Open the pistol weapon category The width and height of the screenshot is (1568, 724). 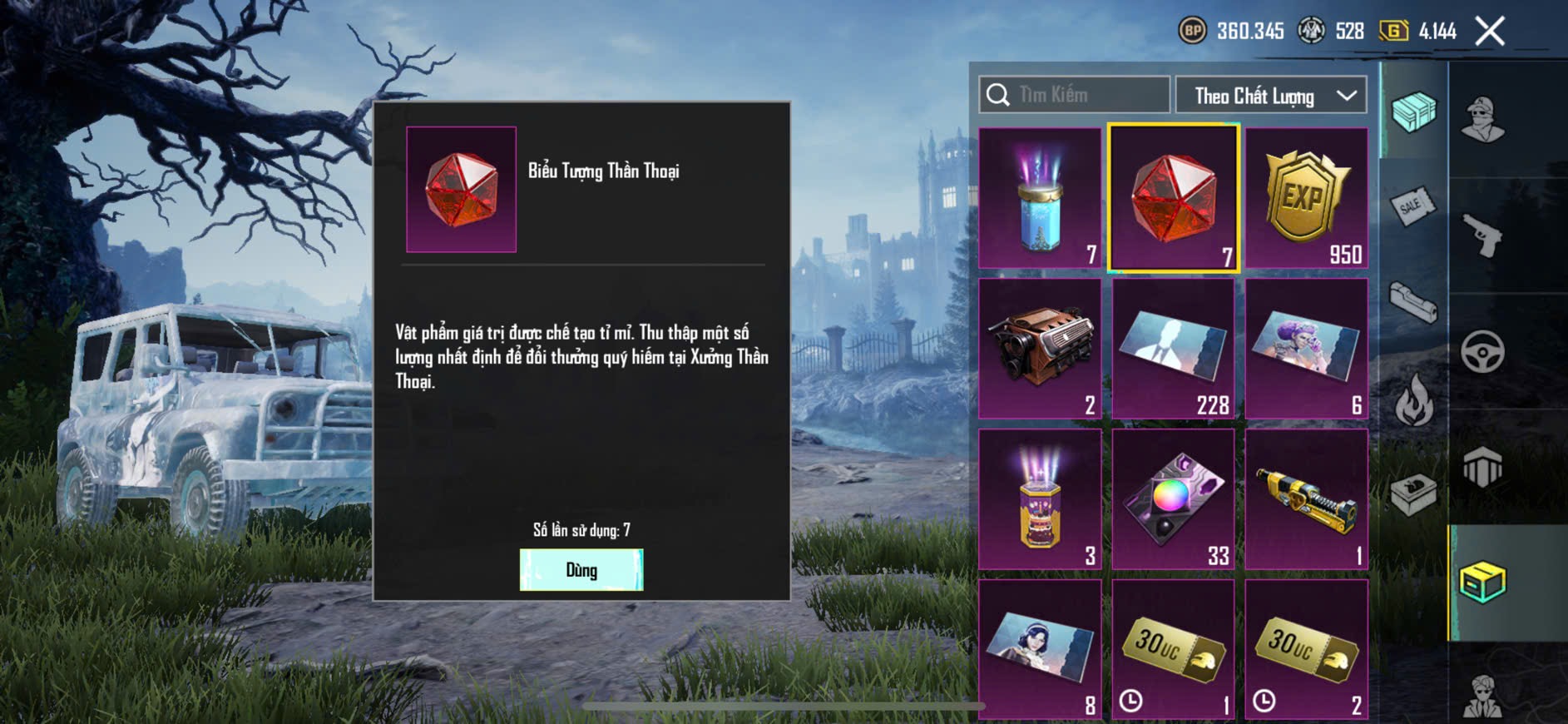(1483, 236)
